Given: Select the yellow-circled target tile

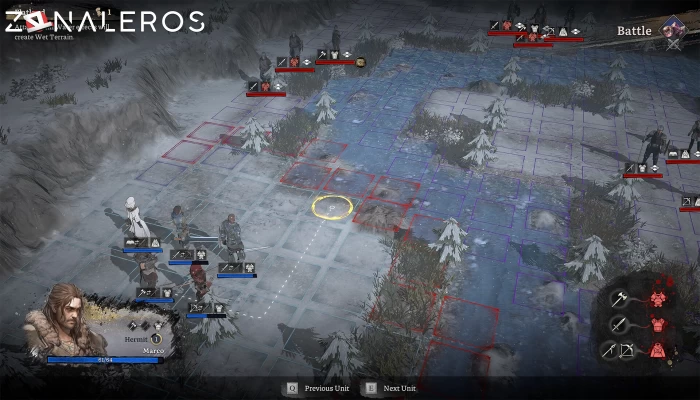Looking at the screenshot, I should [x=332, y=207].
